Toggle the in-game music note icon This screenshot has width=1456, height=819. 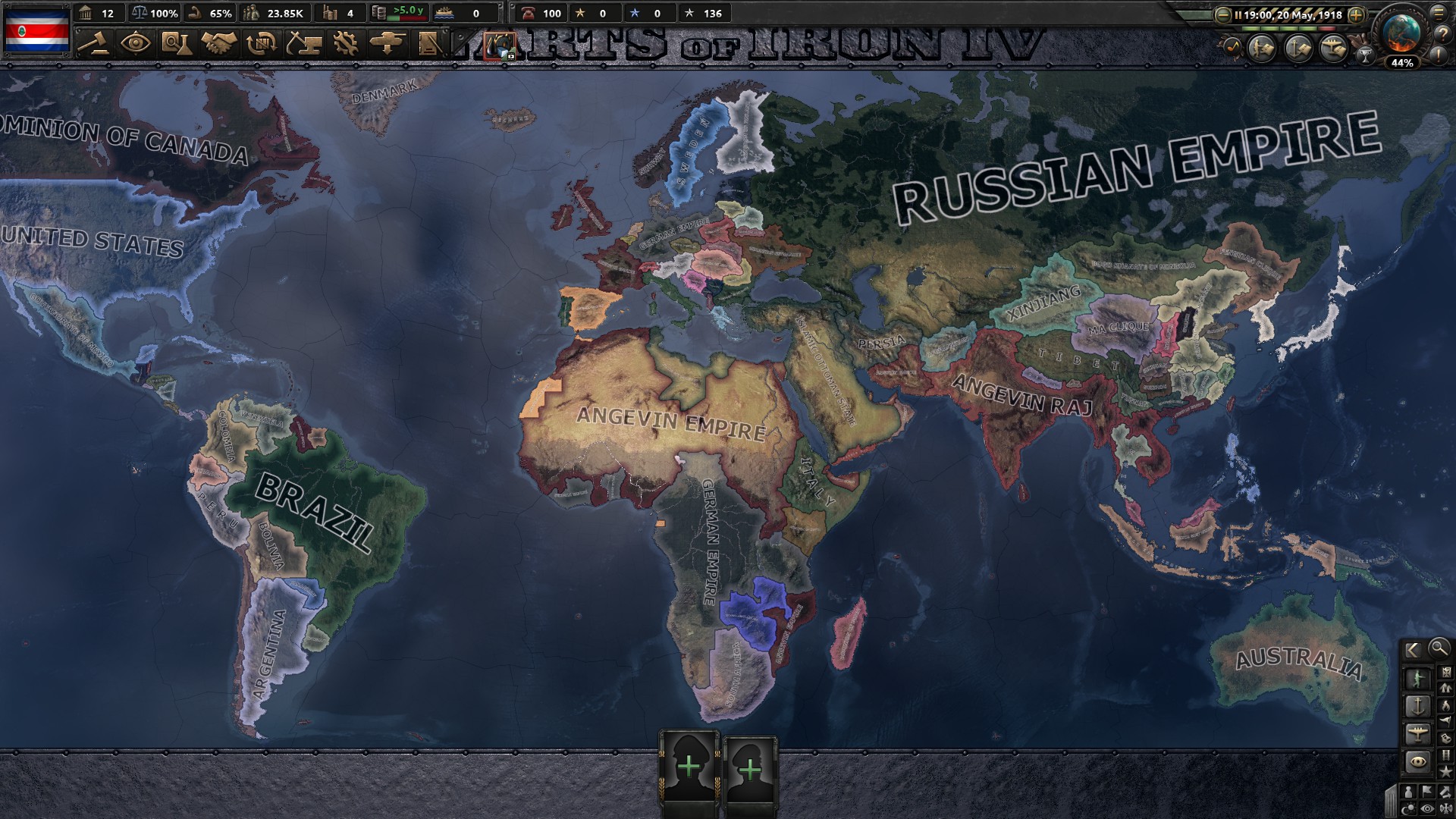(1232, 48)
